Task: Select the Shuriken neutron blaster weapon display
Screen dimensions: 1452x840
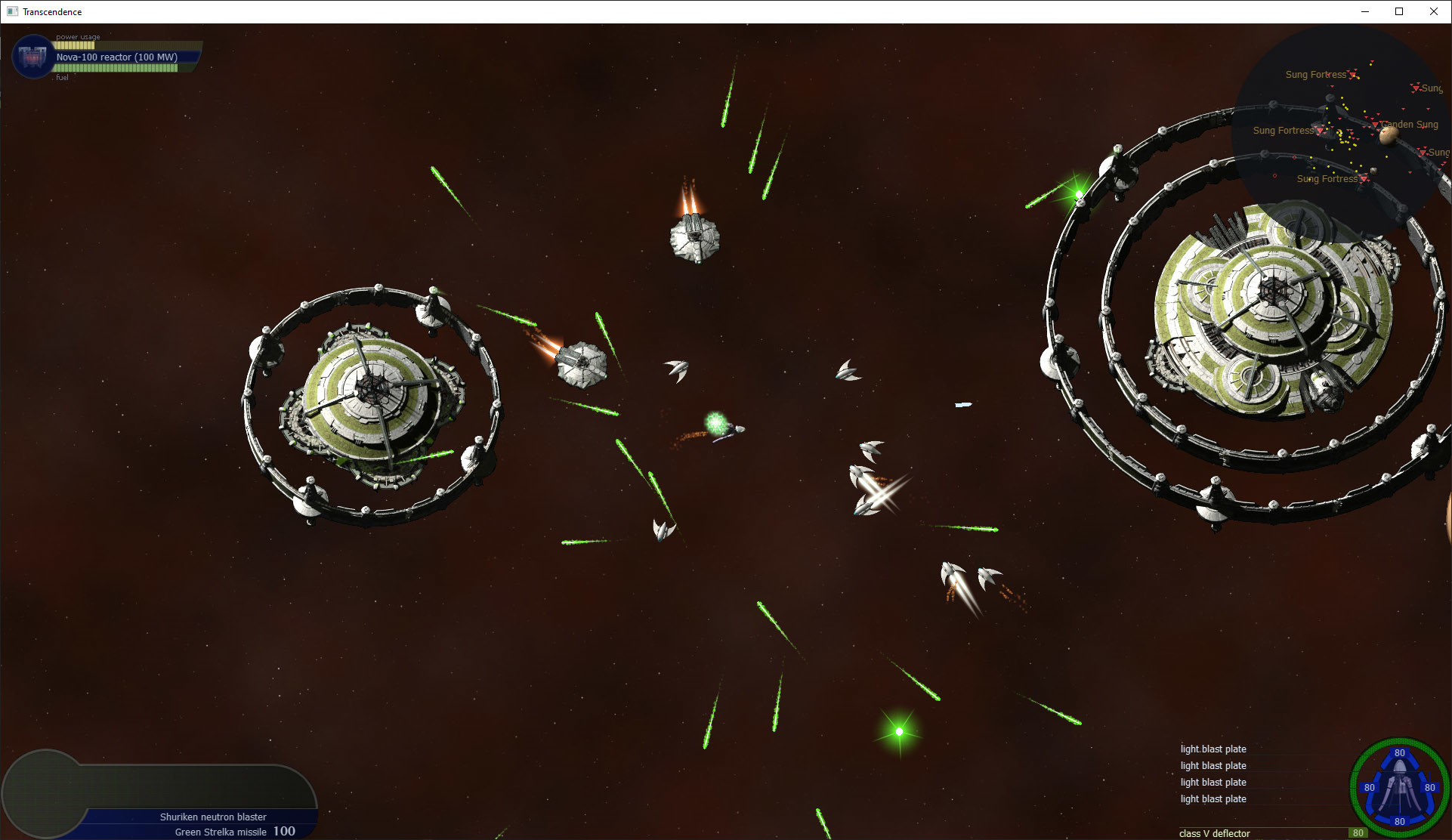Action: [213, 817]
